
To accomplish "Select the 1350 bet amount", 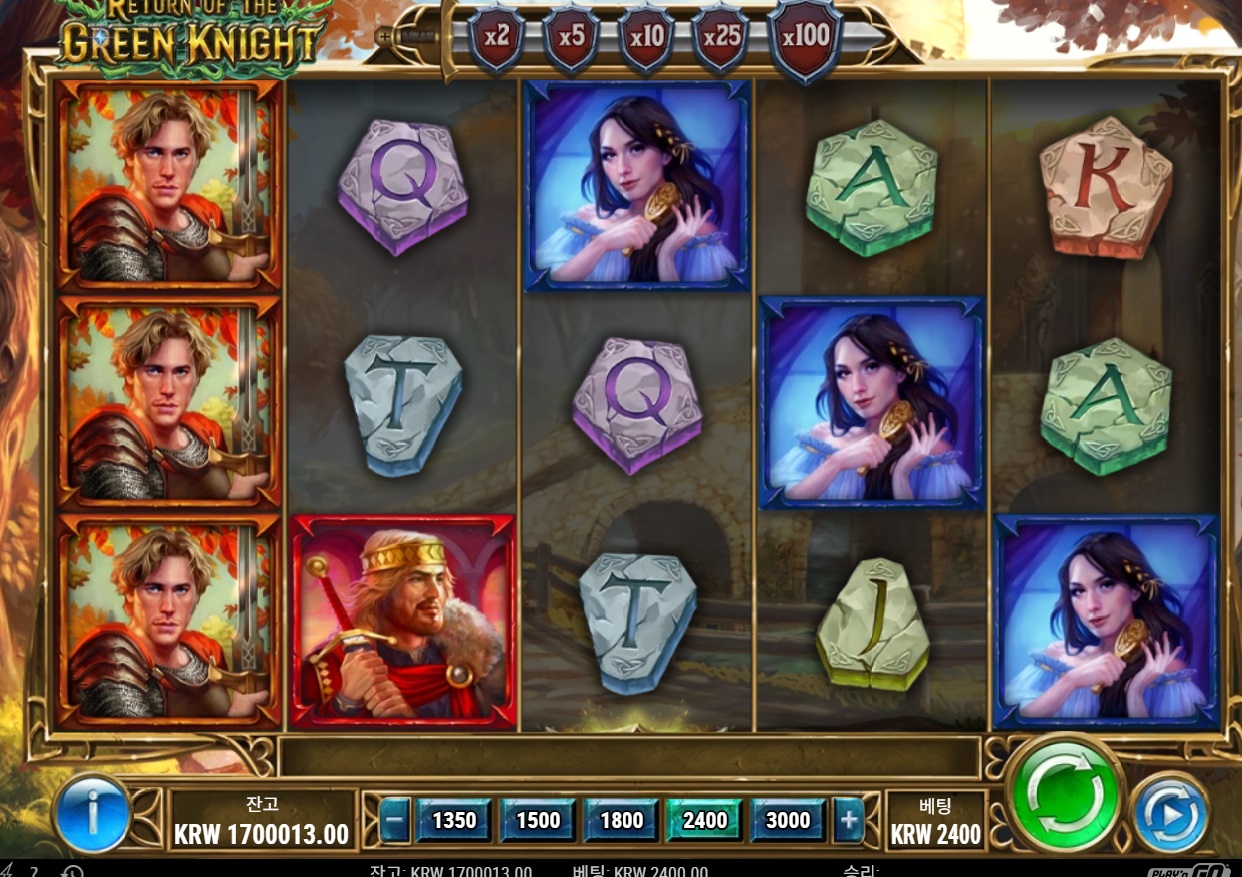I will [454, 821].
